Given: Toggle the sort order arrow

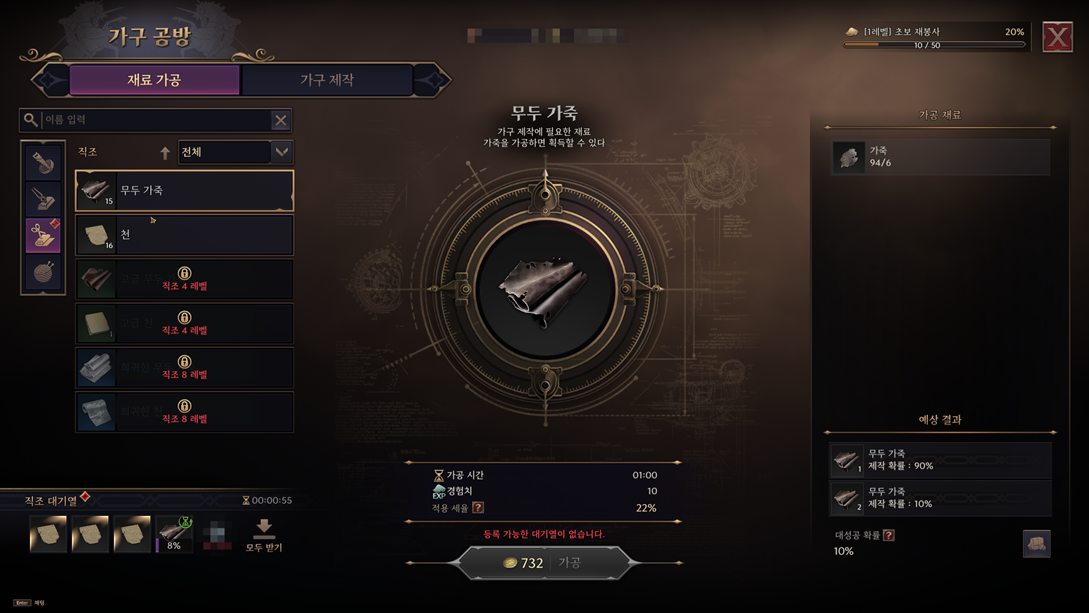Looking at the screenshot, I should tap(165, 153).
